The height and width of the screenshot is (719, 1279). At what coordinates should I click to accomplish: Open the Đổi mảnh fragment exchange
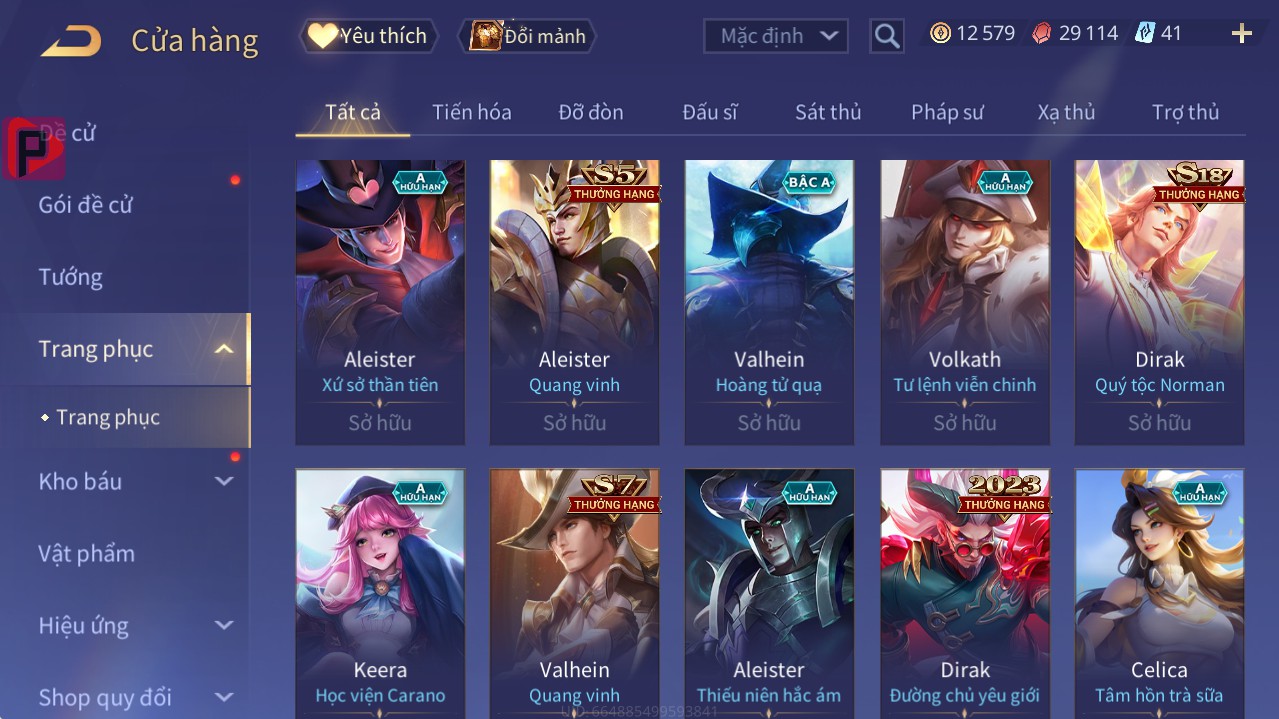click(x=528, y=36)
